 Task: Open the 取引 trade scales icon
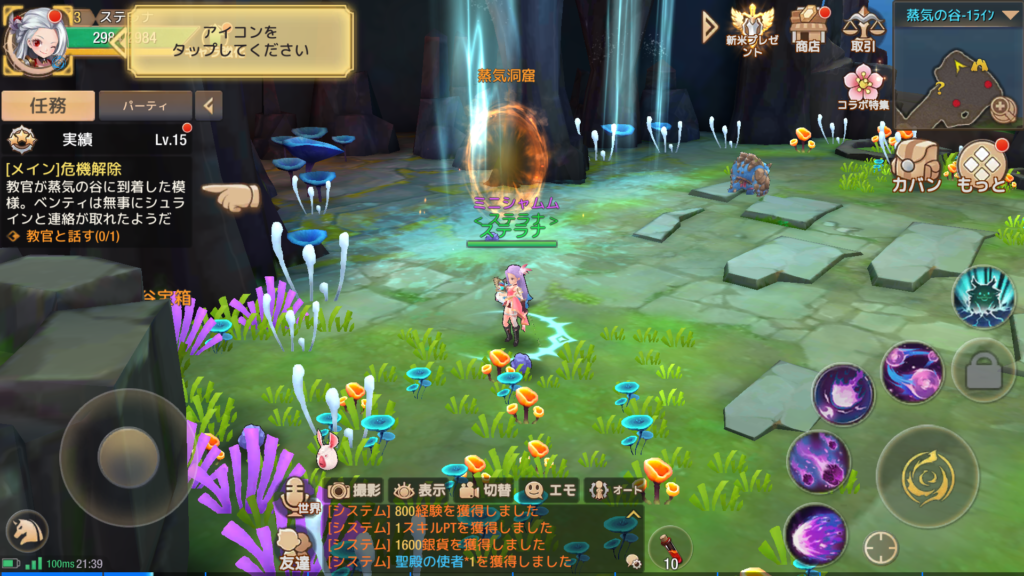click(x=862, y=28)
